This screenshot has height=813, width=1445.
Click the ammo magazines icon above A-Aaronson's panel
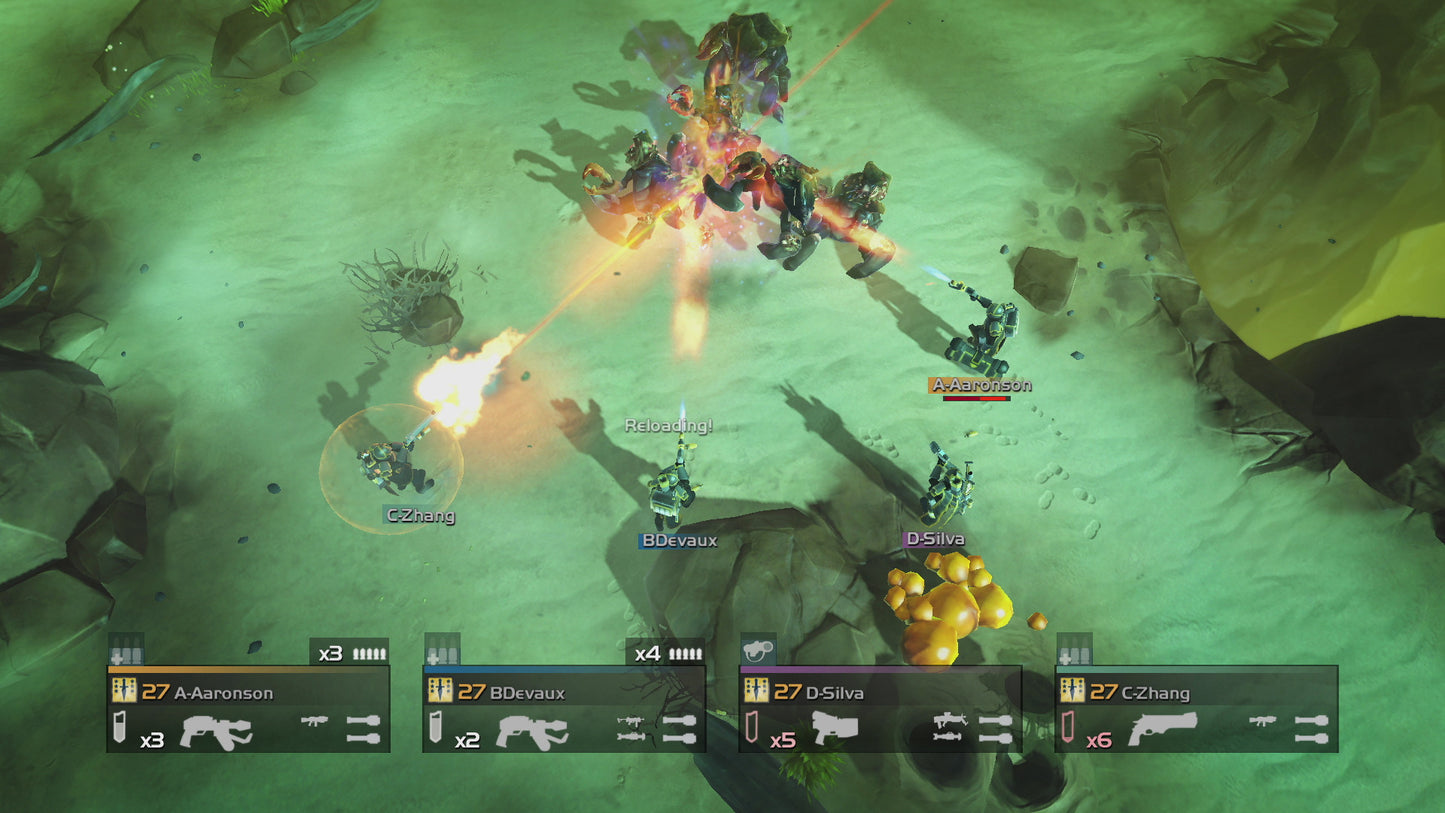[x=127, y=653]
